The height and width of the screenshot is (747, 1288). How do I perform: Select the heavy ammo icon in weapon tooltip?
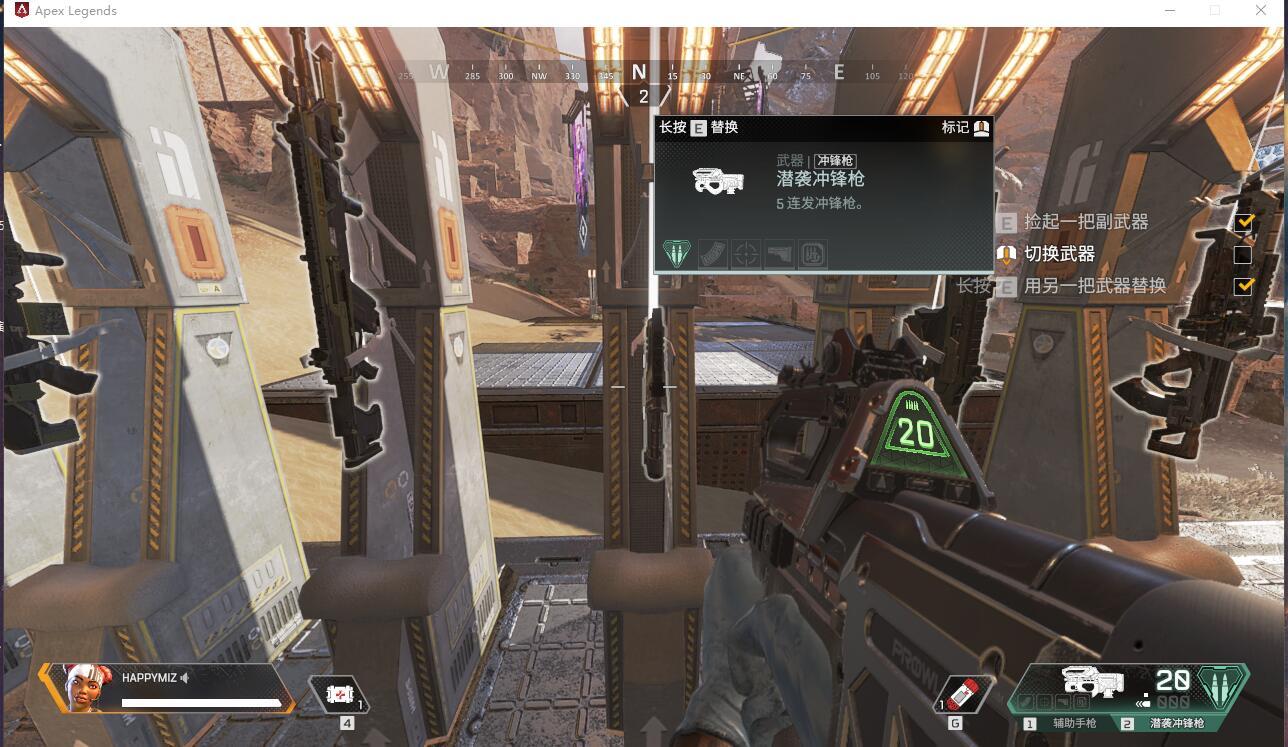tap(677, 254)
